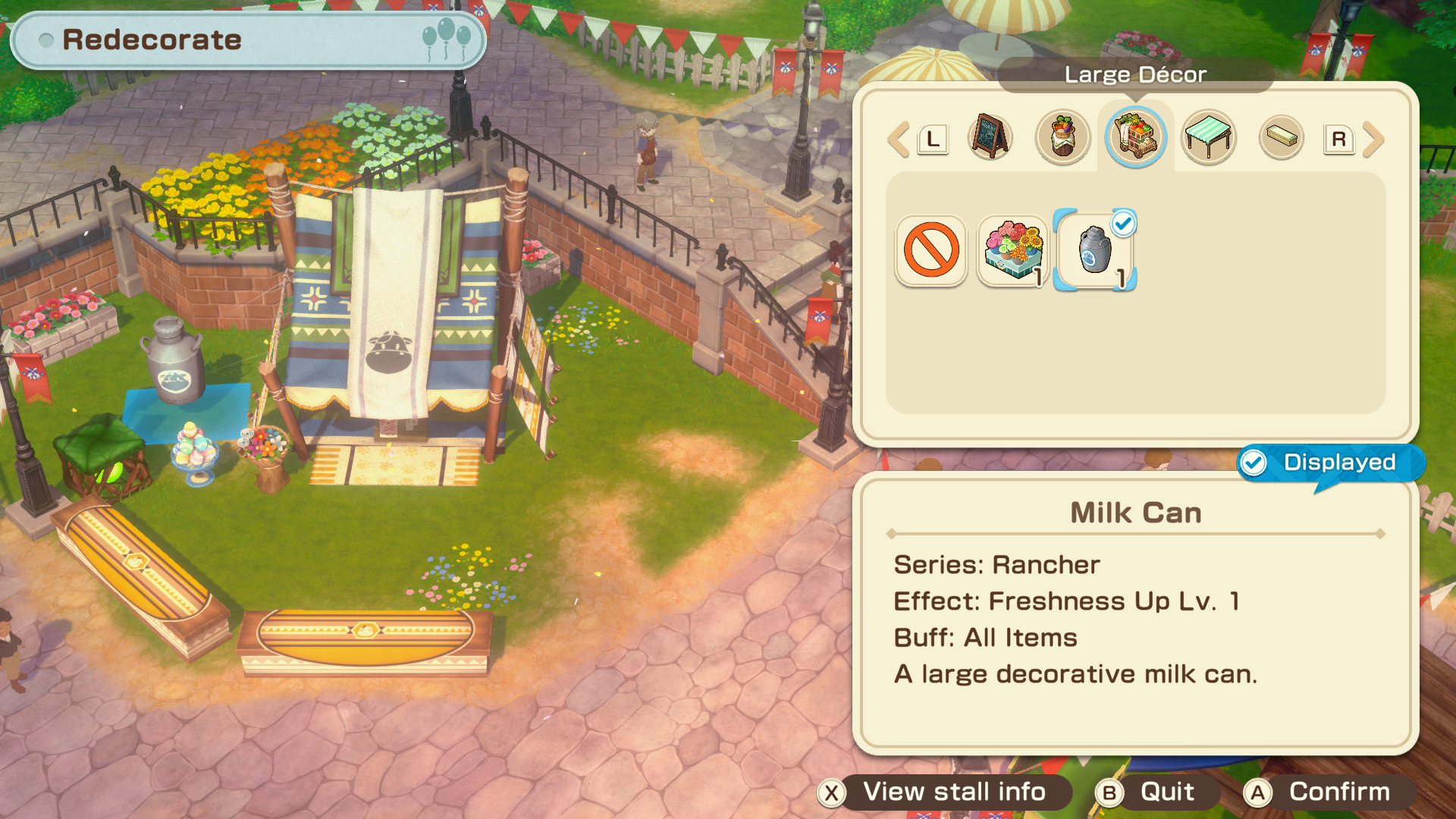Pick the Milk Can décor slot
The height and width of the screenshot is (819, 1456).
click(x=1095, y=250)
